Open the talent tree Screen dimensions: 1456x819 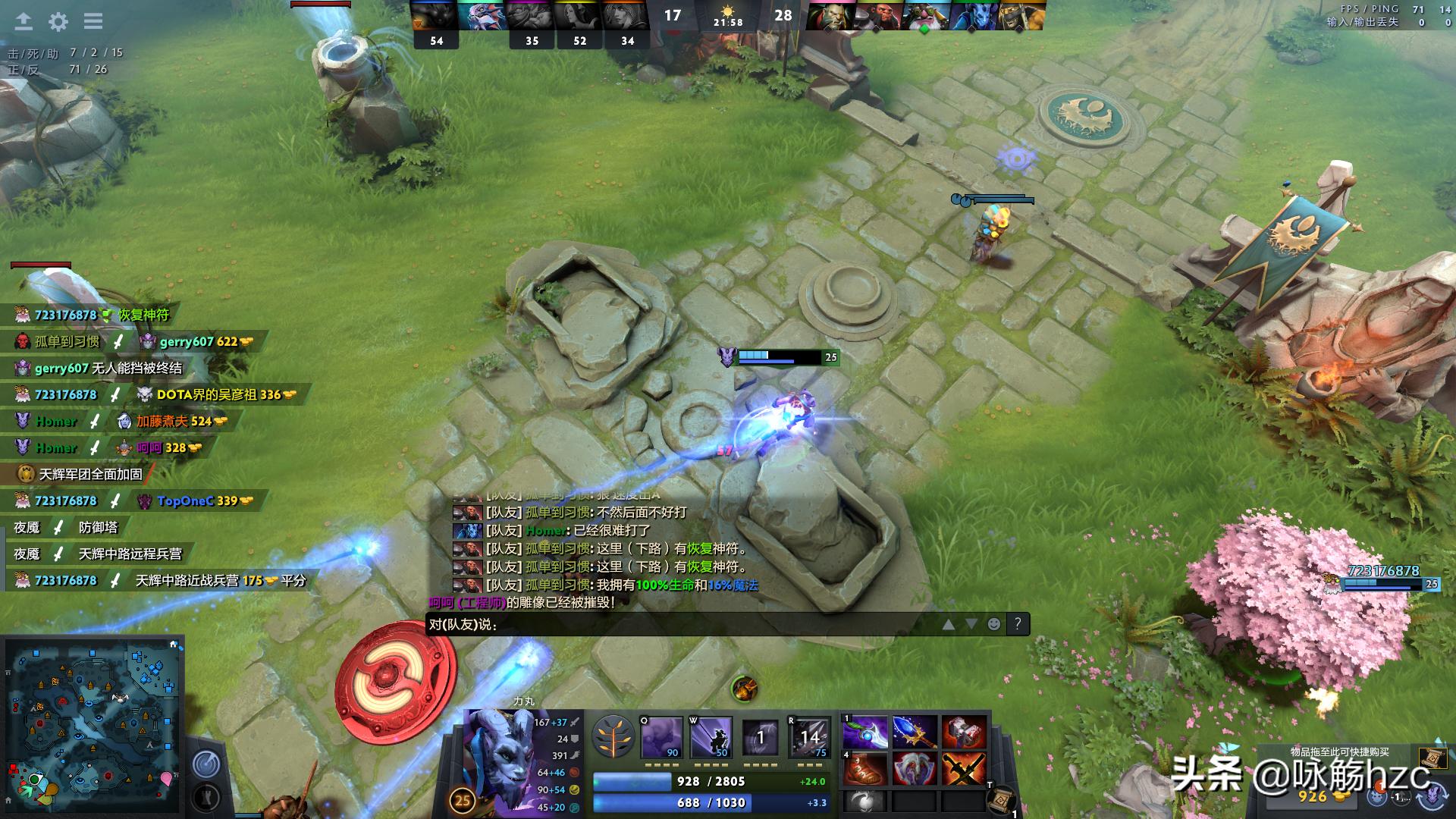tap(613, 737)
